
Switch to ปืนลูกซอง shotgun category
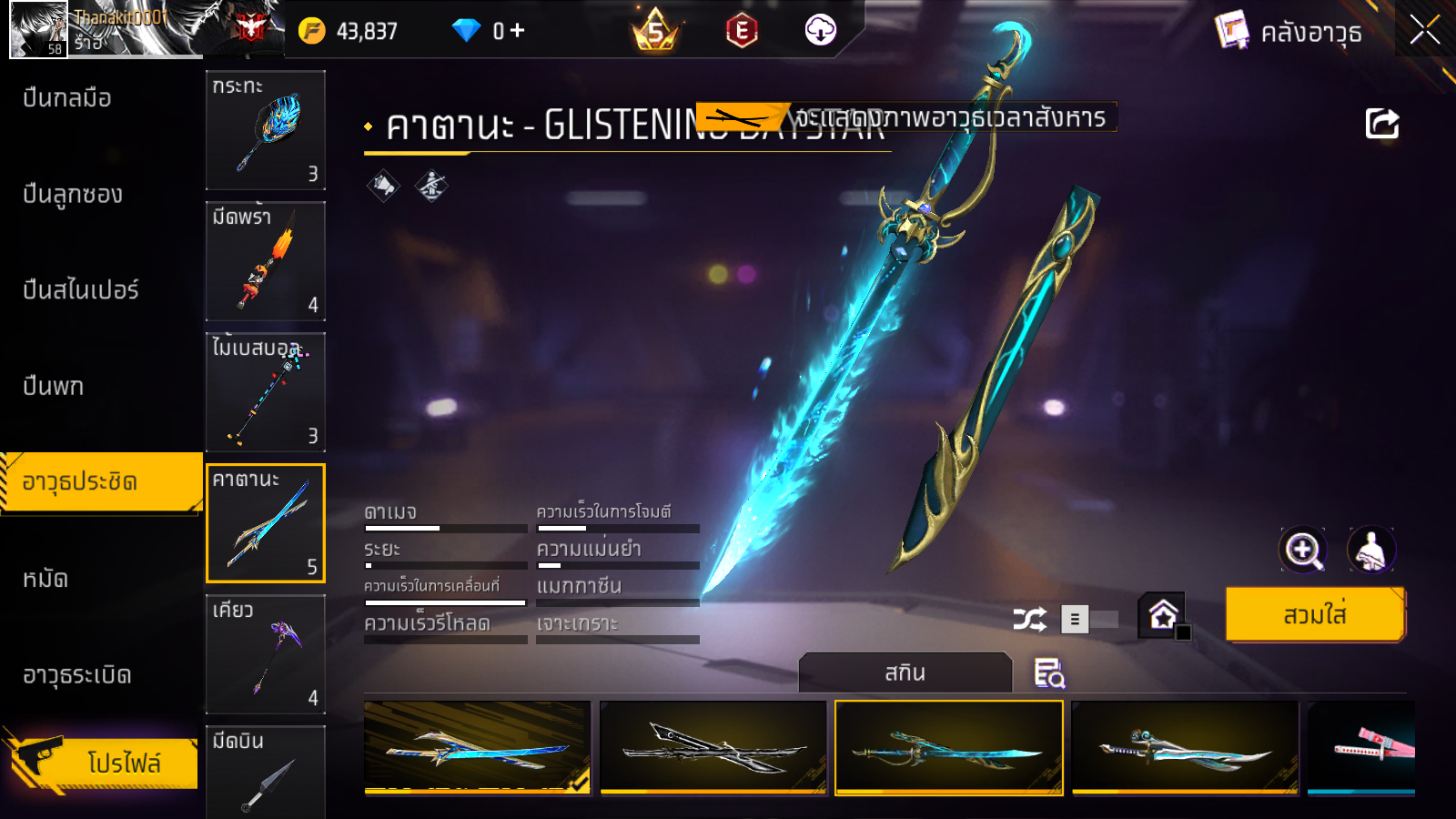(x=73, y=194)
